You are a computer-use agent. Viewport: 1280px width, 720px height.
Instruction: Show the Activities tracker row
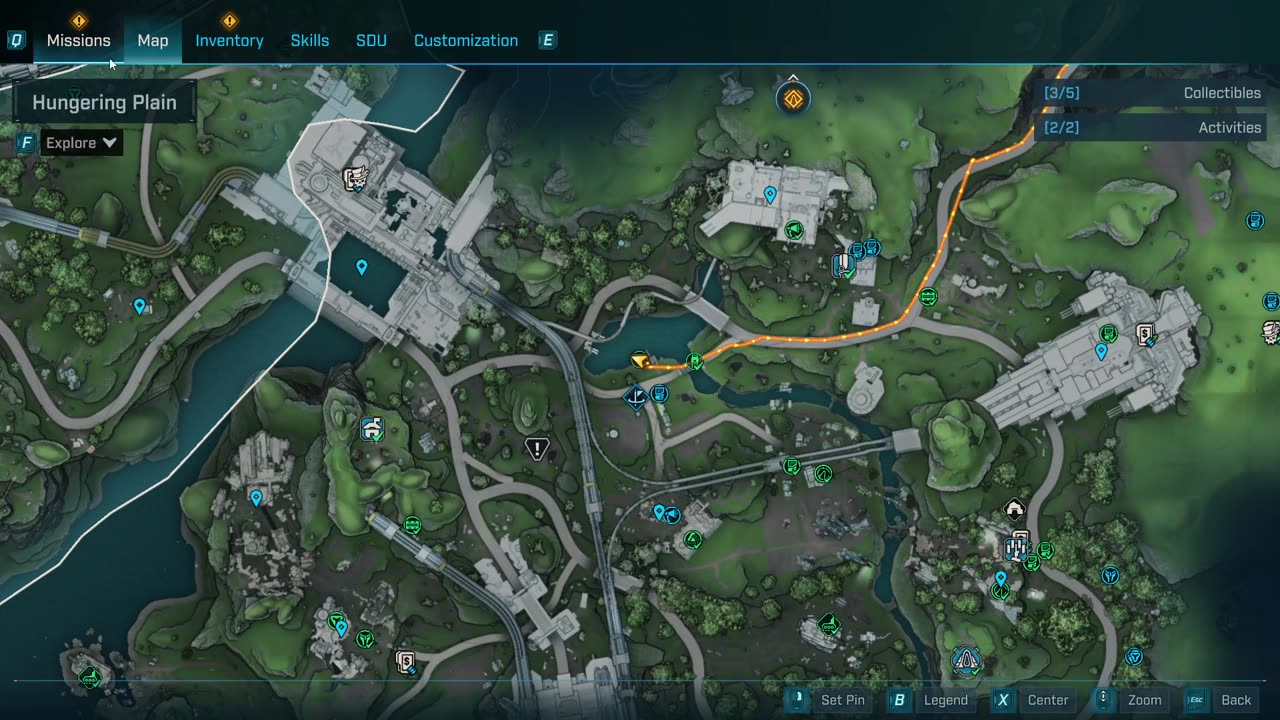(1152, 128)
